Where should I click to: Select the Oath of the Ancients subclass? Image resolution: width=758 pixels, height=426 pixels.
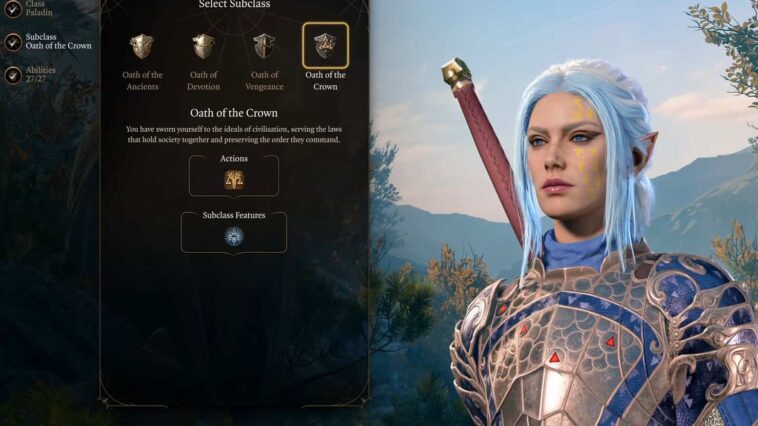tap(142, 46)
